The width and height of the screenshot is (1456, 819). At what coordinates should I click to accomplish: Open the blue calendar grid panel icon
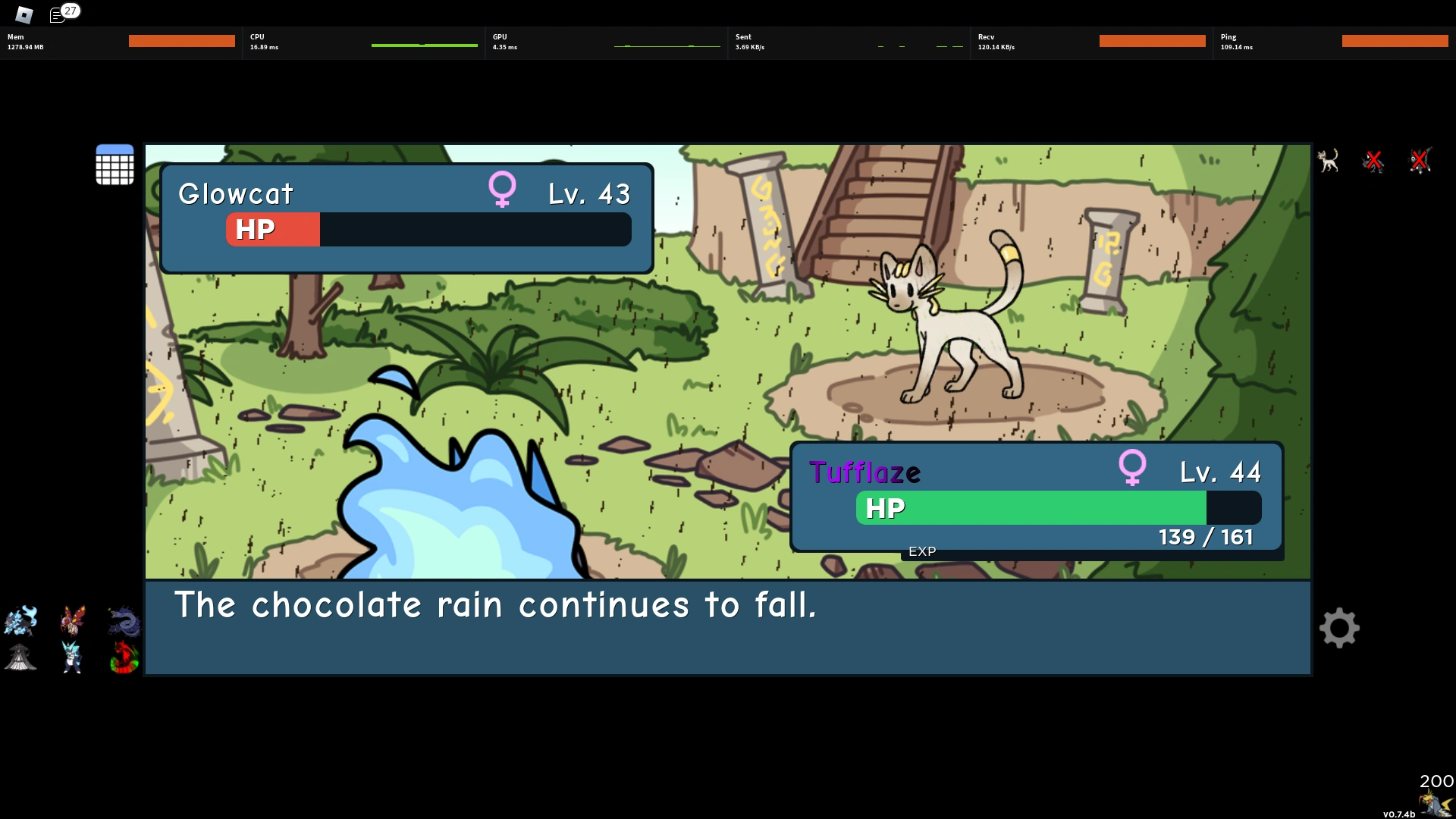pyautogui.click(x=115, y=165)
